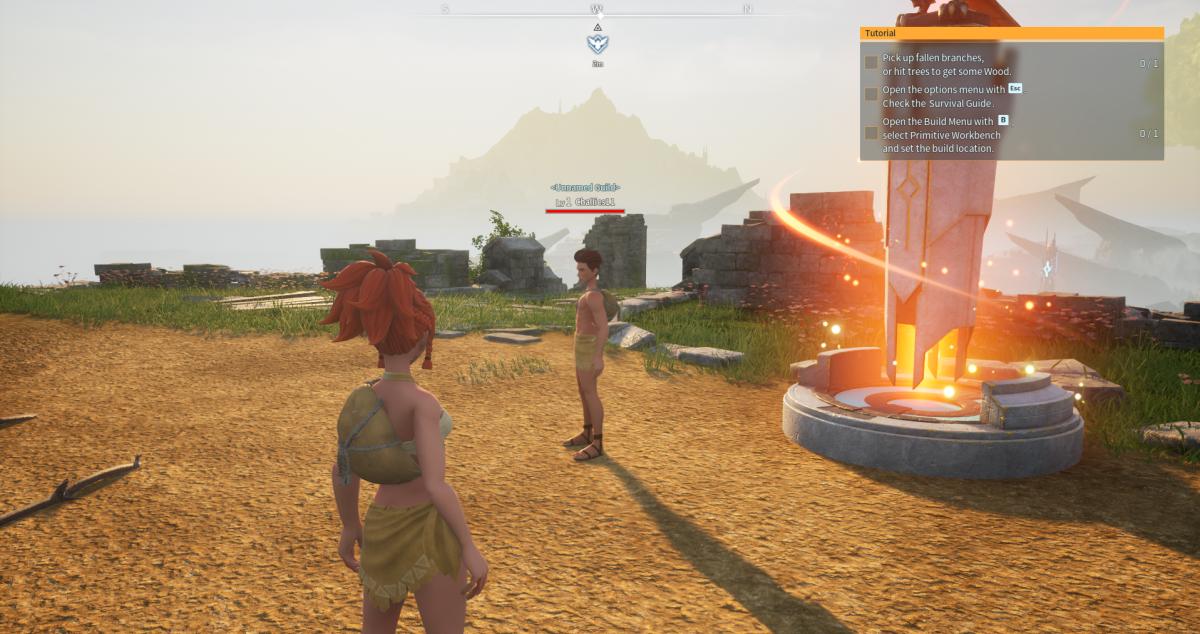
Task: Click the winged waypoint marker under the compass
Action: (x=597, y=44)
